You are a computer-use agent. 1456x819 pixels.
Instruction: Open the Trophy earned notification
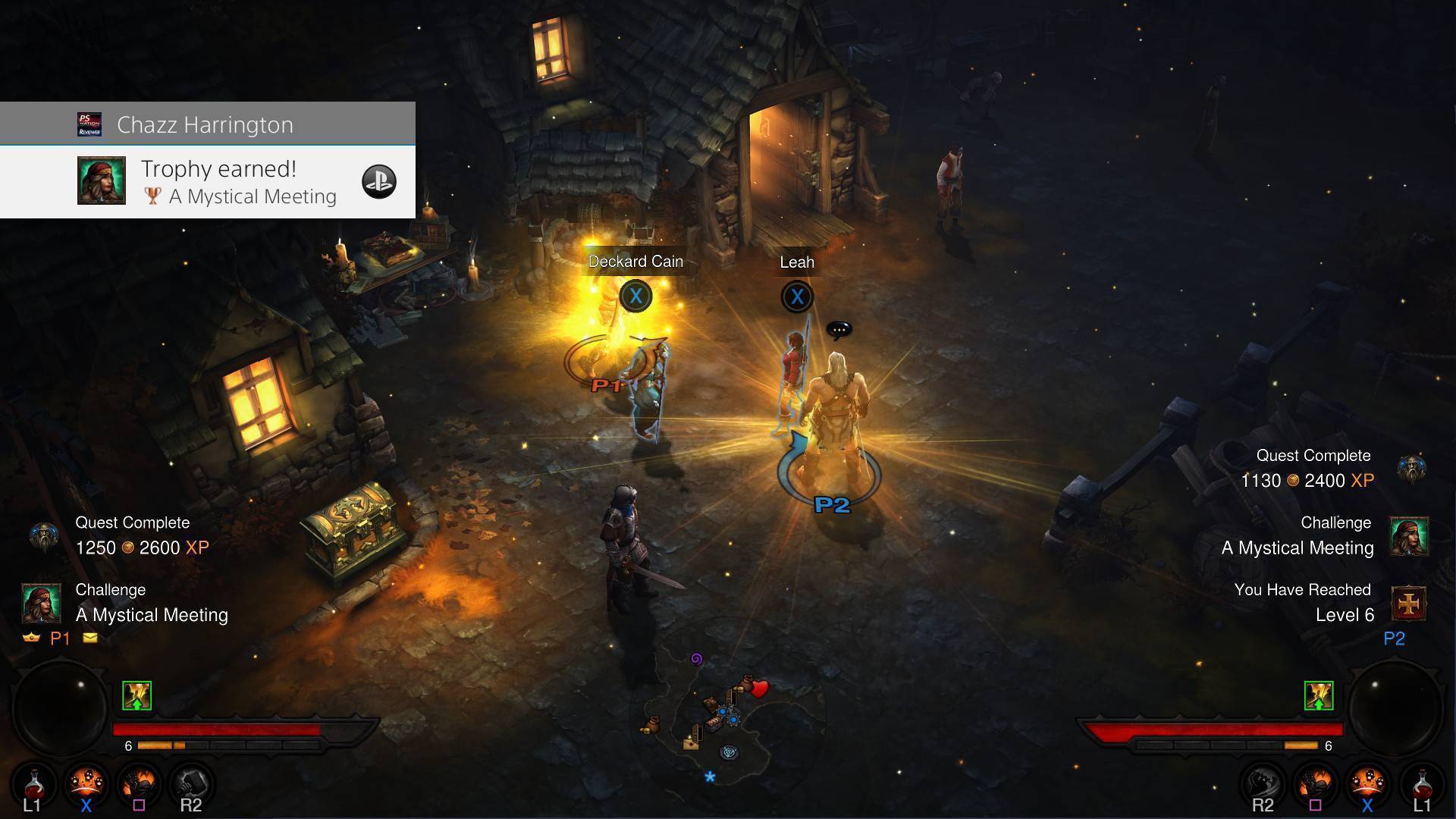(220, 182)
